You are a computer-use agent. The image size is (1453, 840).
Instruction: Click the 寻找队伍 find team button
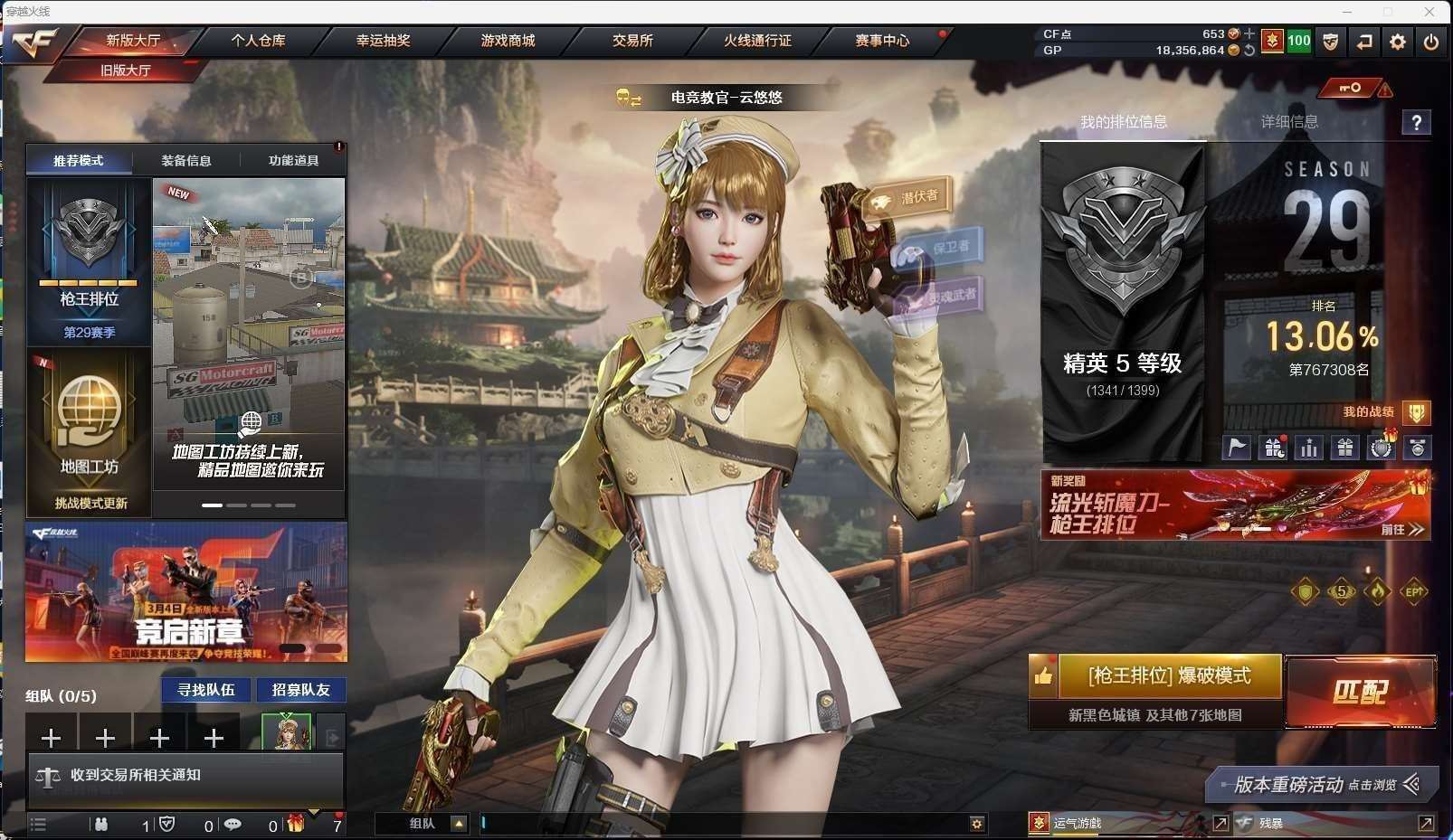[x=206, y=690]
